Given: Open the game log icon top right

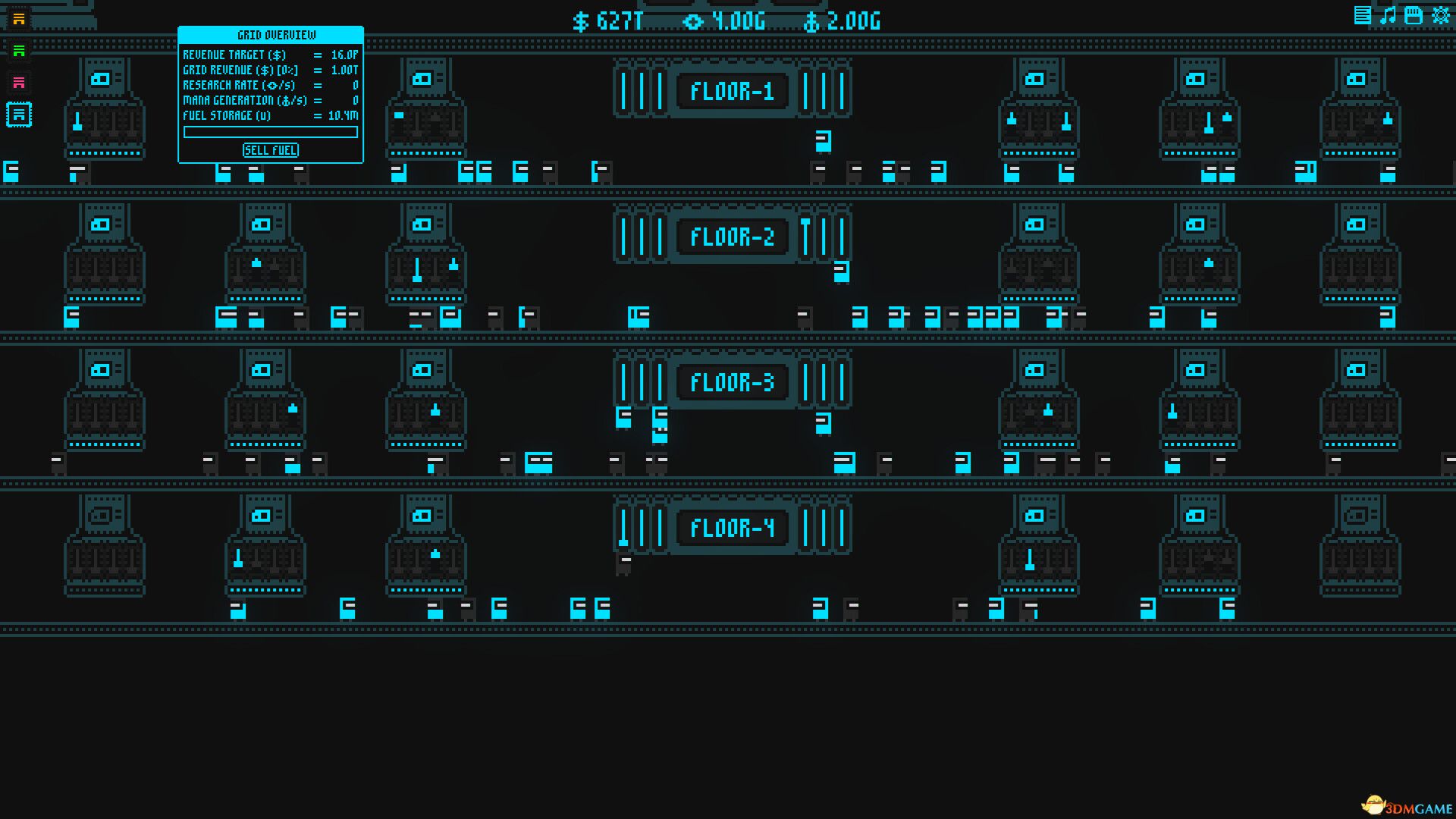Looking at the screenshot, I should (x=1362, y=14).
